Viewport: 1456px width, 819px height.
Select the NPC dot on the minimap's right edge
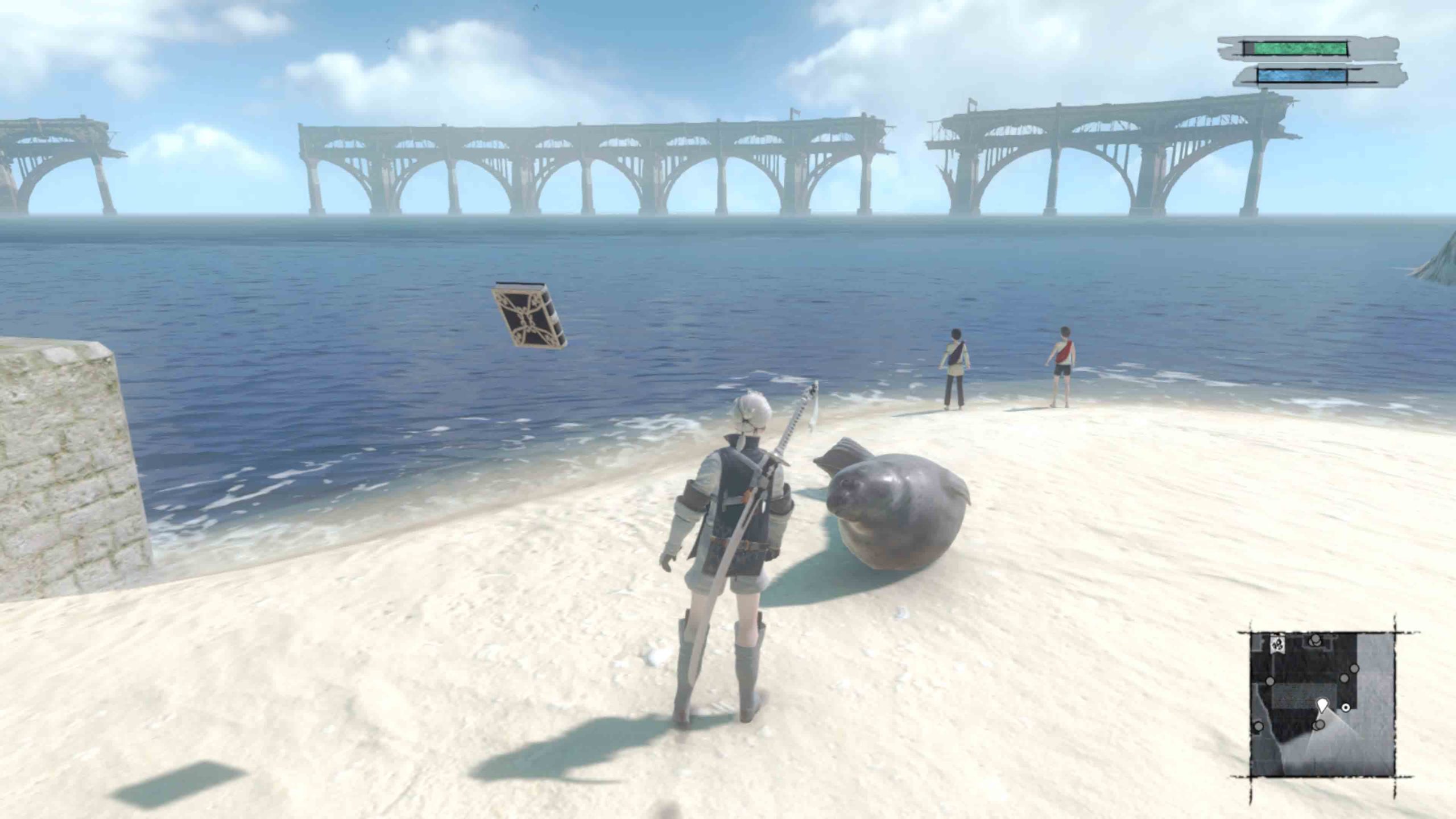coord(1355,668)
